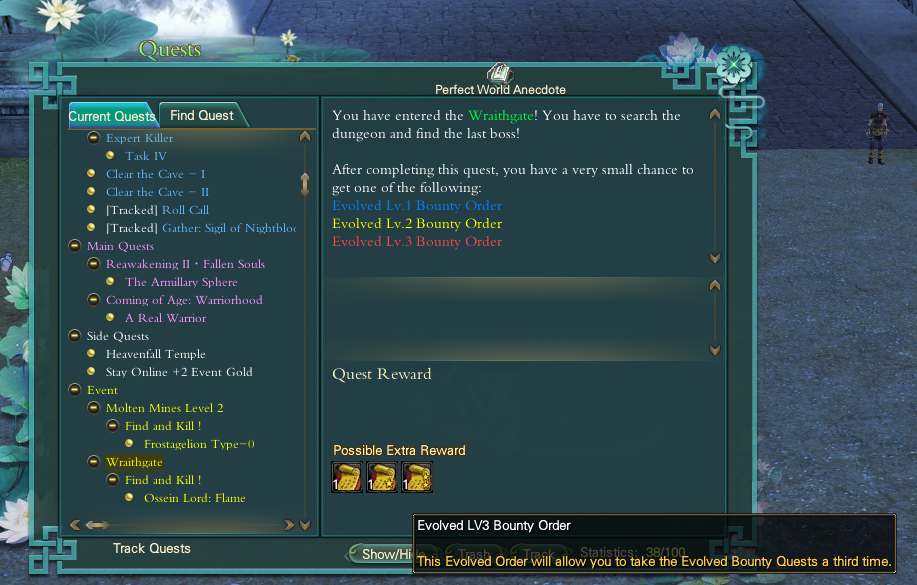The width and height of the screenshot is (917, 585).
Task: Close the Quests window with the flower button
Action: pyautogui.click(x=735, y=66)
